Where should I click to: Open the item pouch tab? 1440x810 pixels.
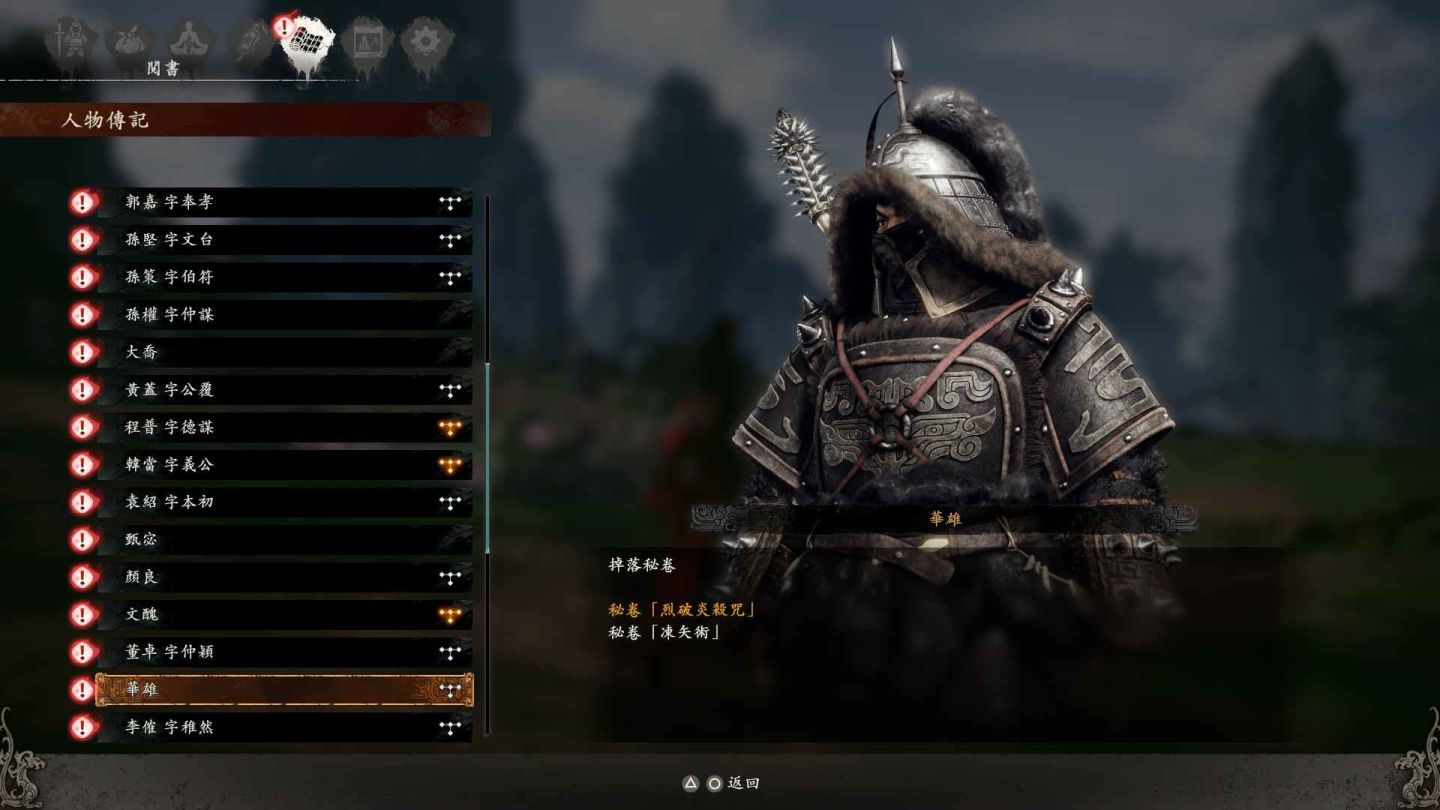pos(129,42)
